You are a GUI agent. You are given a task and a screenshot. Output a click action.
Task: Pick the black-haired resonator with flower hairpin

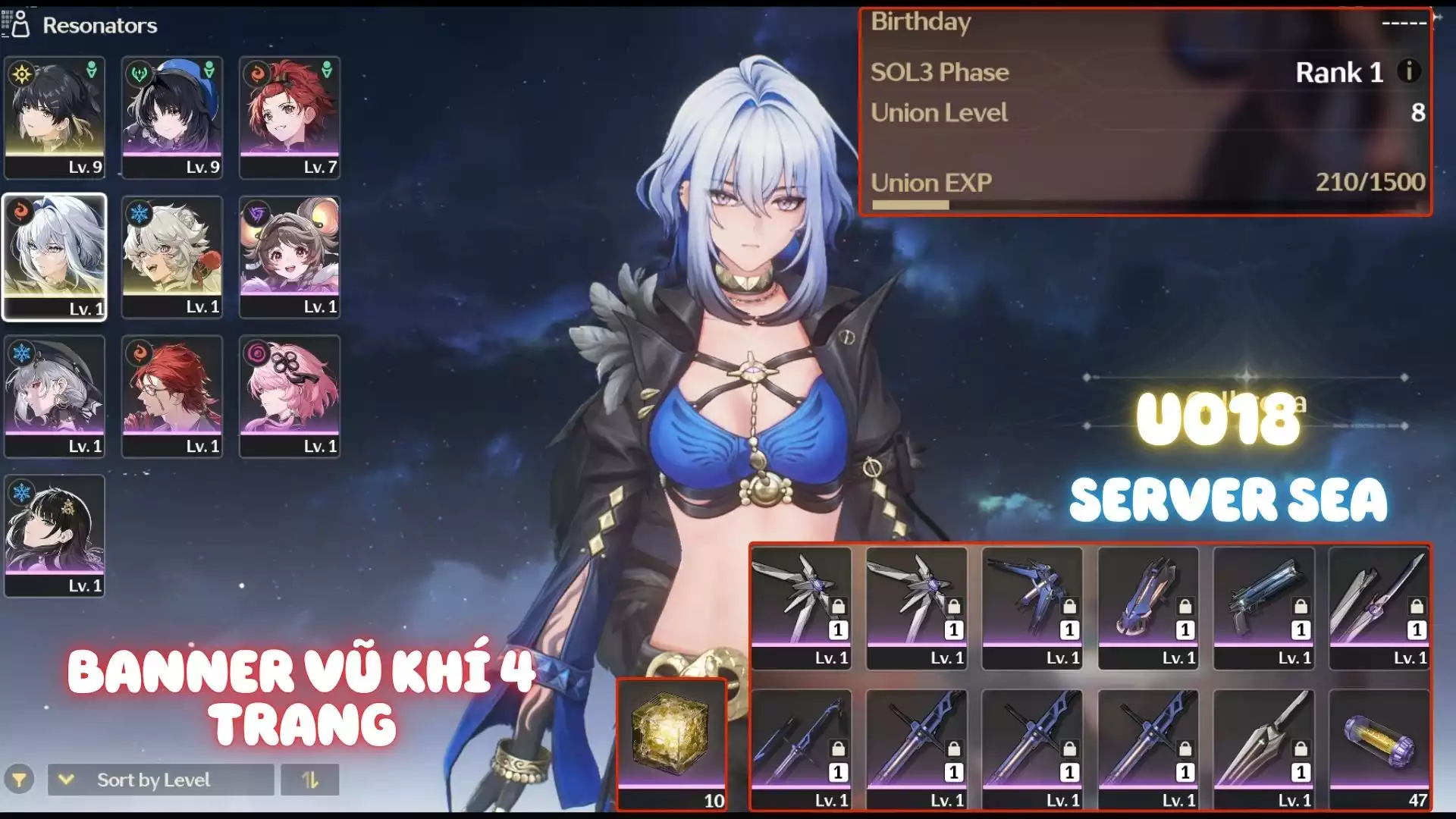(x=55, y=535)
